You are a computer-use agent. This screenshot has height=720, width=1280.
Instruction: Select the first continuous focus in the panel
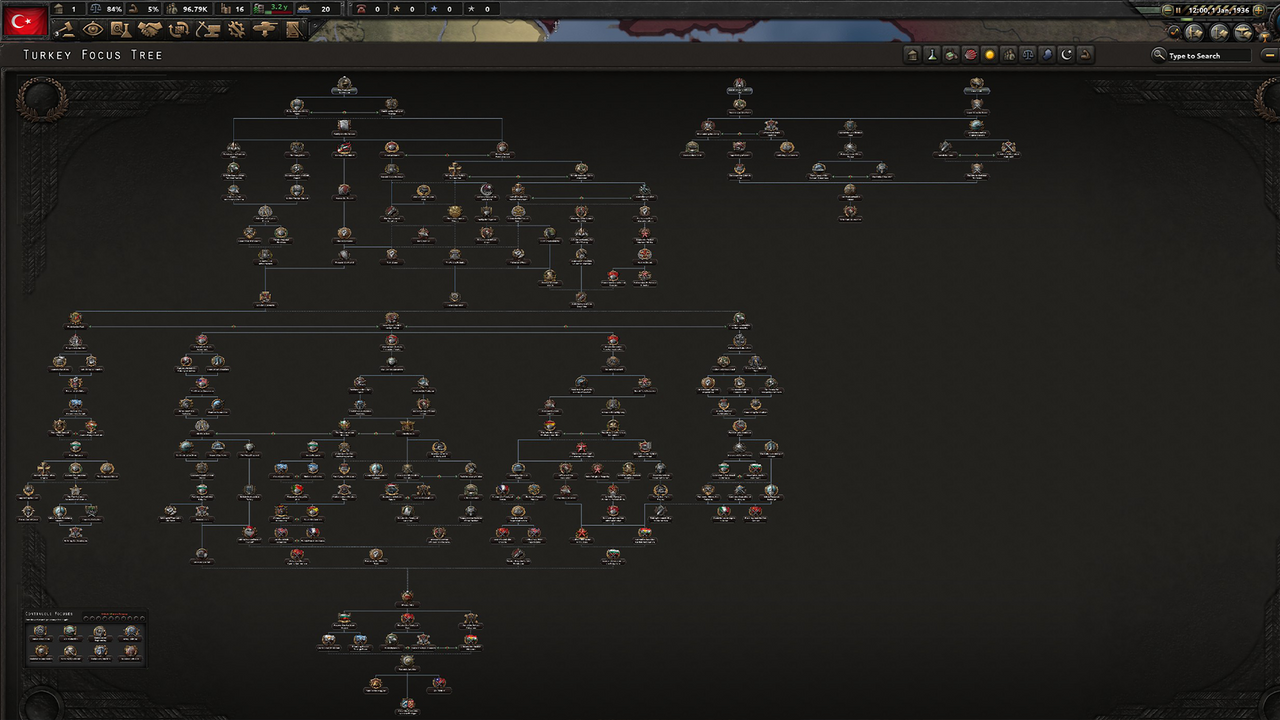[x=42, y=633]
